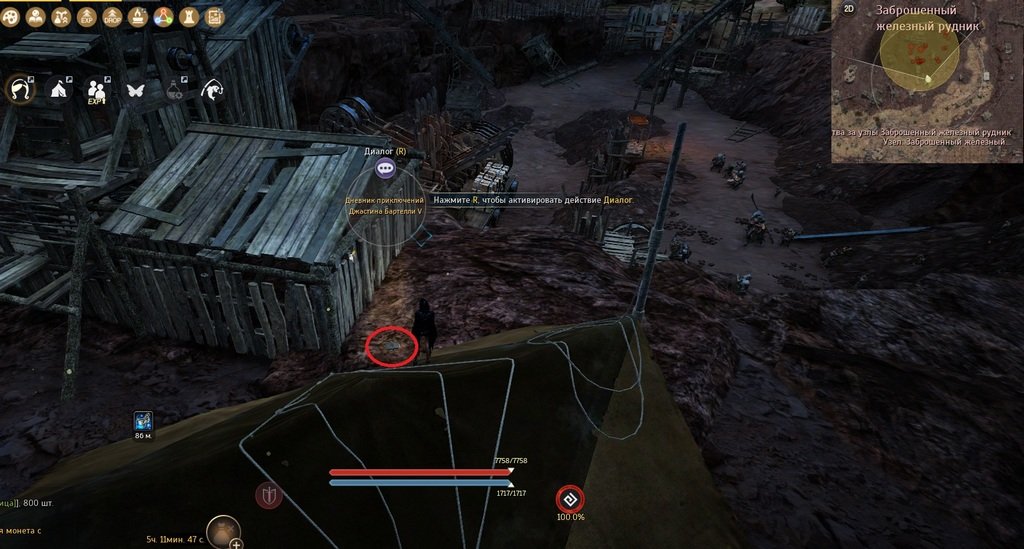Screen dimensions: 1024x549
Task: Click the speech bubble Dialog icon
Action: tap(386, 169)
